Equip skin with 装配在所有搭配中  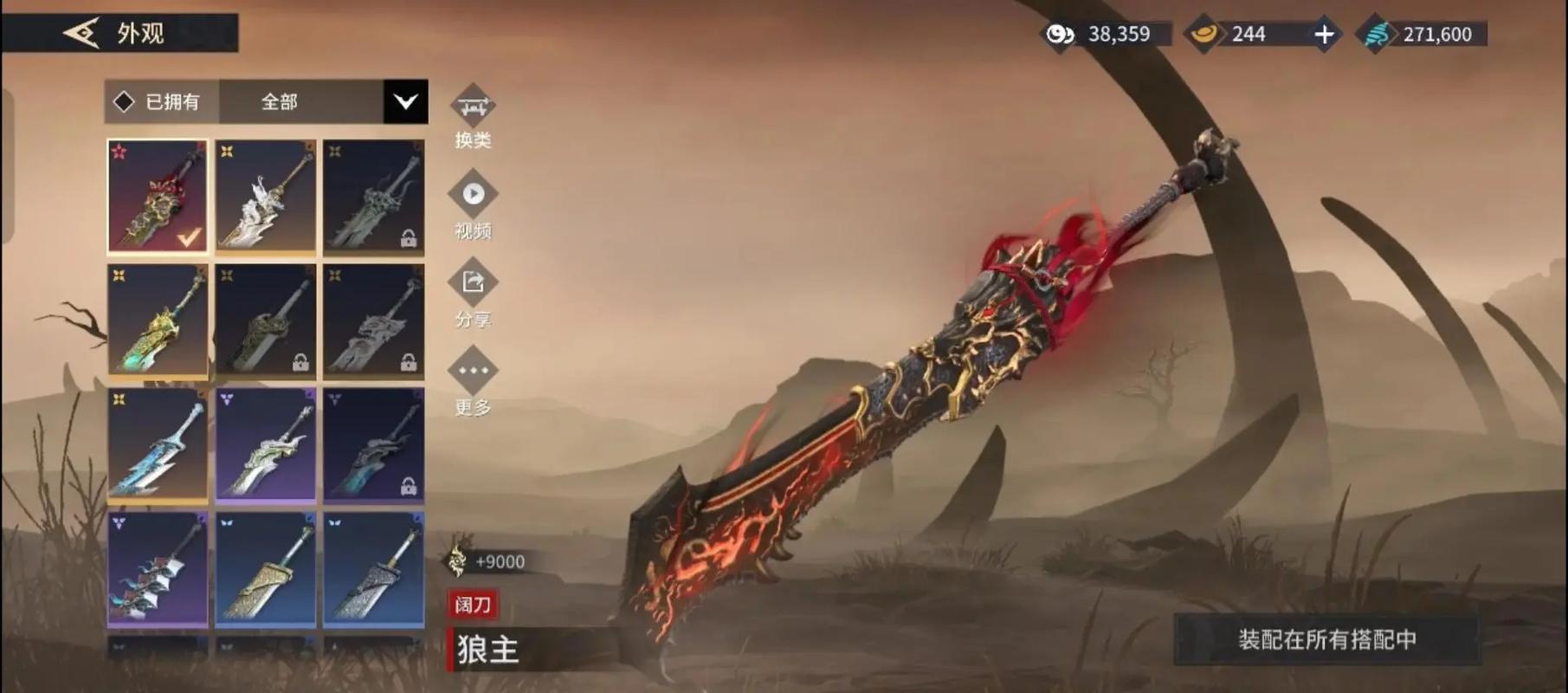click(x=1326, y=639)
